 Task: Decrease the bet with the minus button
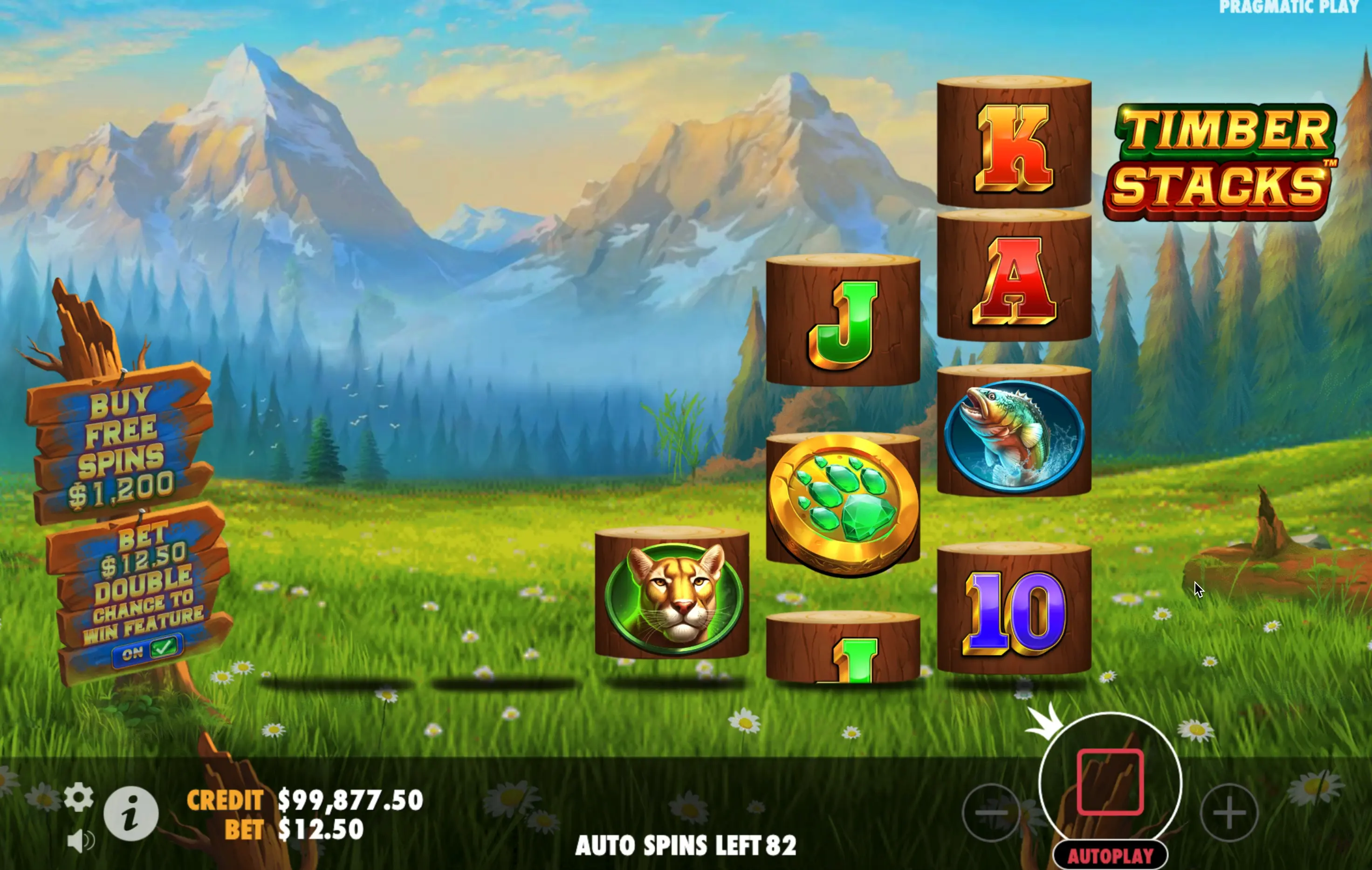[x=991, y=813]
